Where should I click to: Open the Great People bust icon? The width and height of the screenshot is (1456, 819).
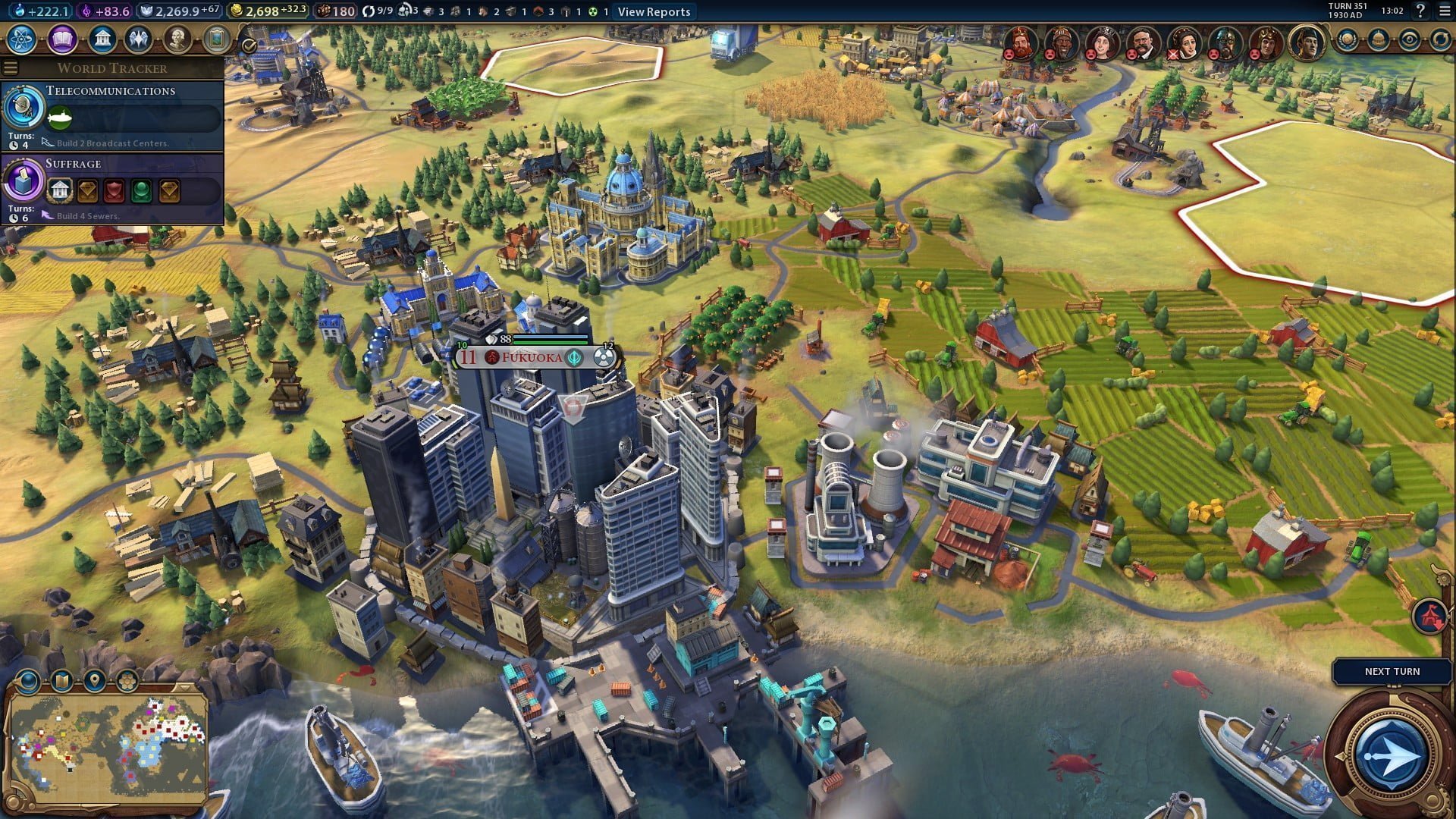coord(177,39)
